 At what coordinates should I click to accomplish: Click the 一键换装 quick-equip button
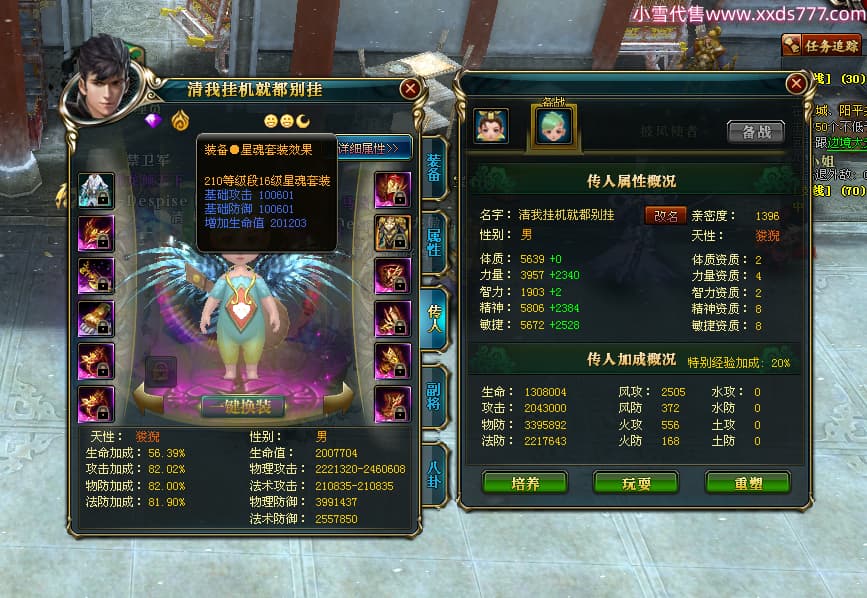click(x=243, y=405)
